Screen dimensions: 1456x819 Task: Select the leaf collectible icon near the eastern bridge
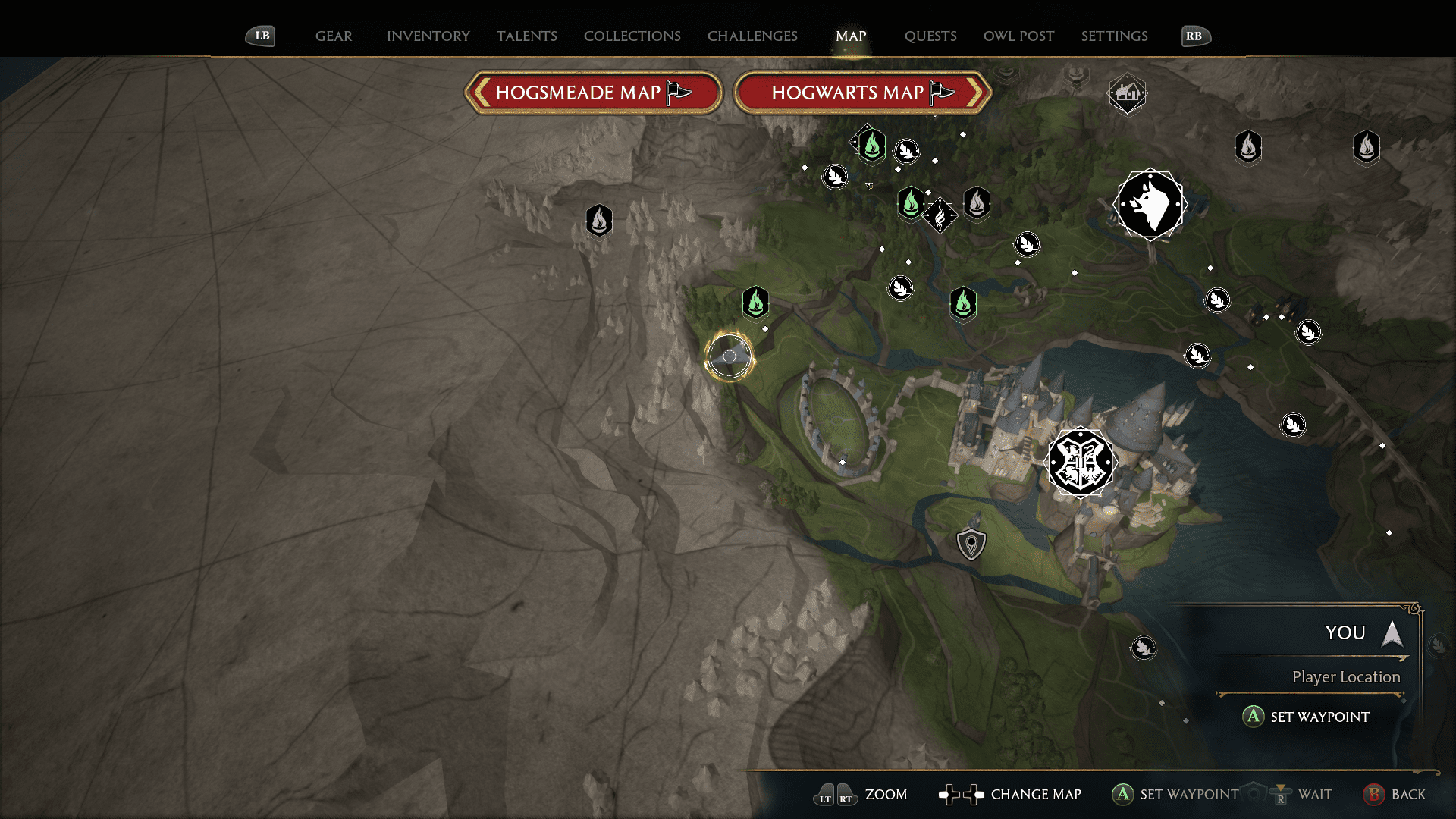(1293, 425)
